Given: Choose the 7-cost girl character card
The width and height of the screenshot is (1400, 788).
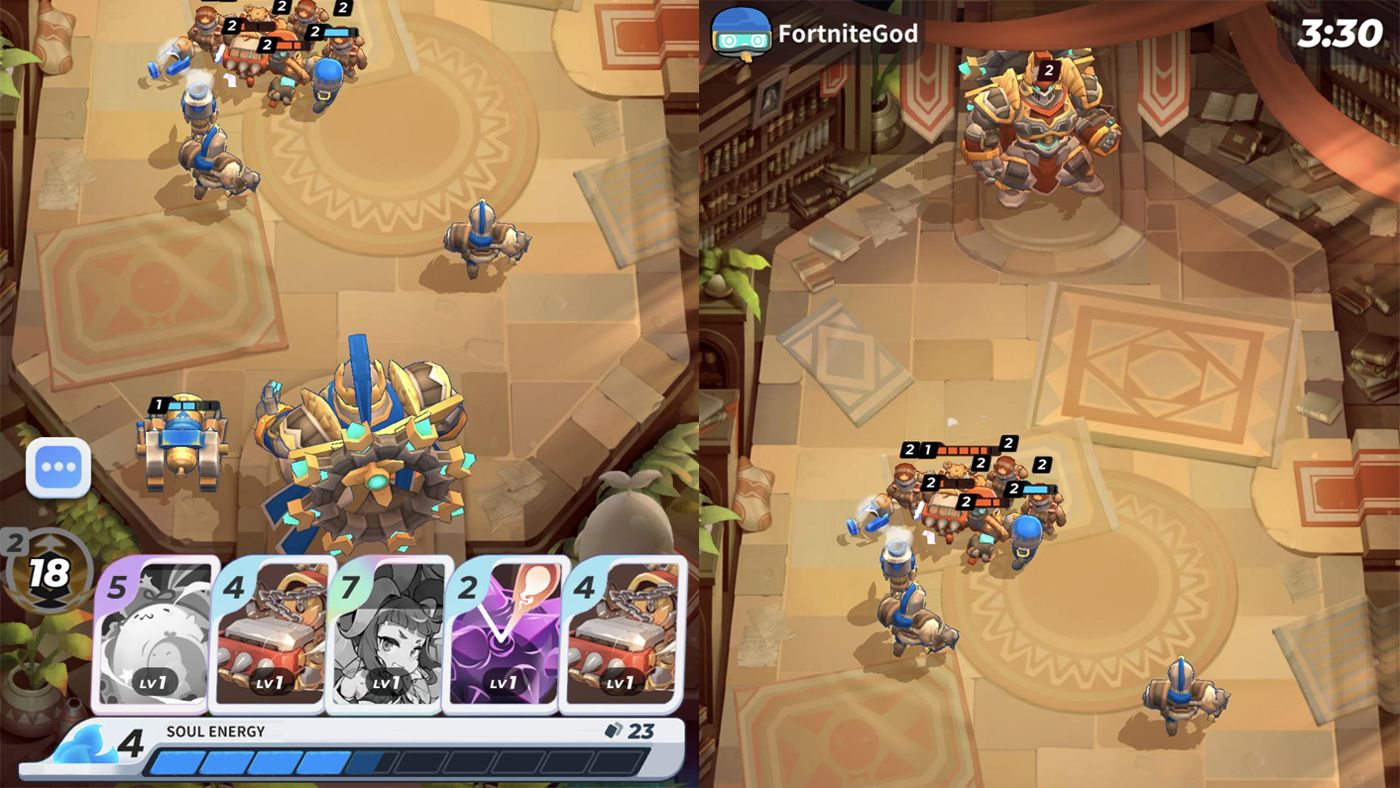Looking at the screenshot, I should (387, 633).
